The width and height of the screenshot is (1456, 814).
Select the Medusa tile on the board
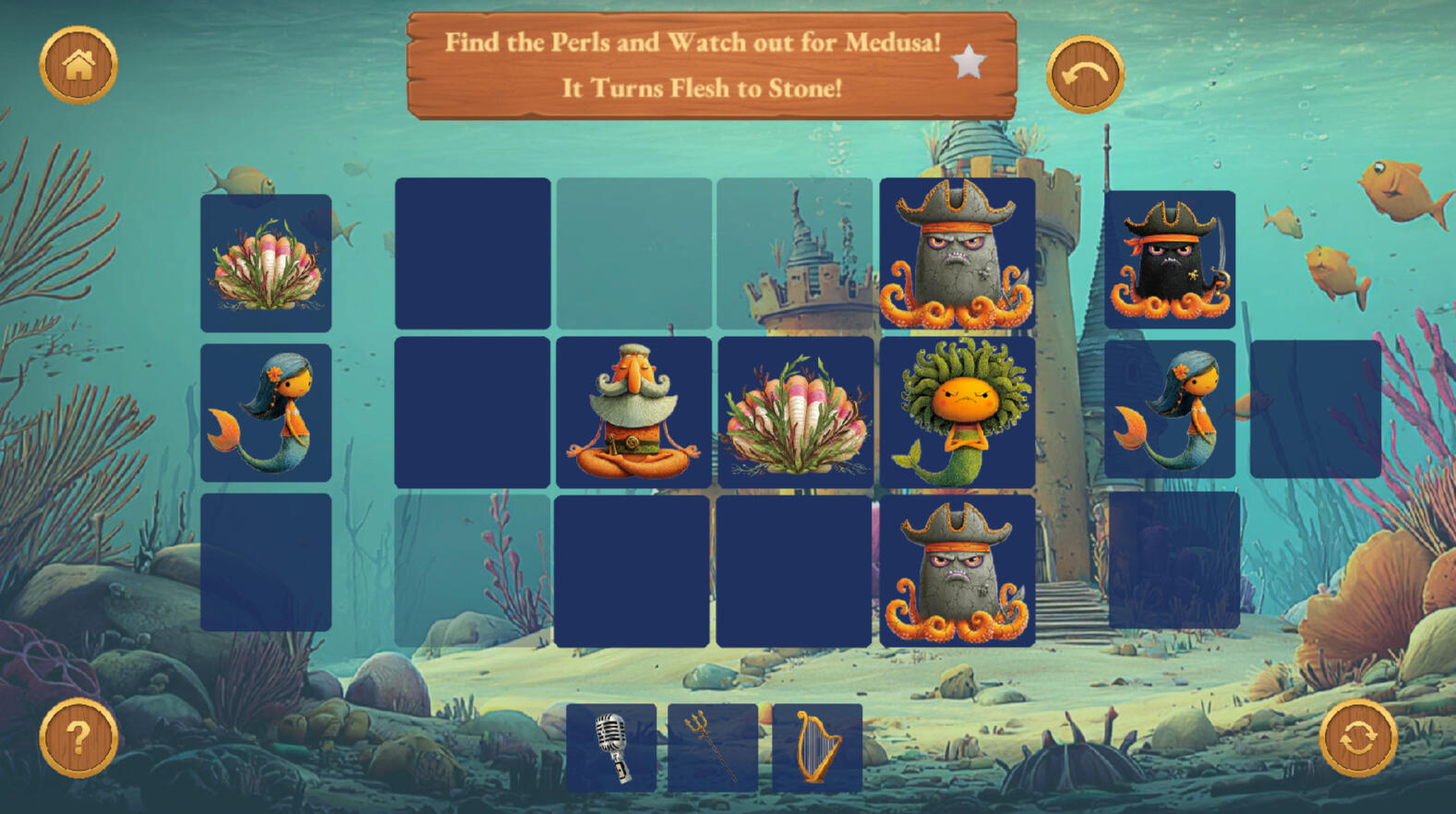957,412
